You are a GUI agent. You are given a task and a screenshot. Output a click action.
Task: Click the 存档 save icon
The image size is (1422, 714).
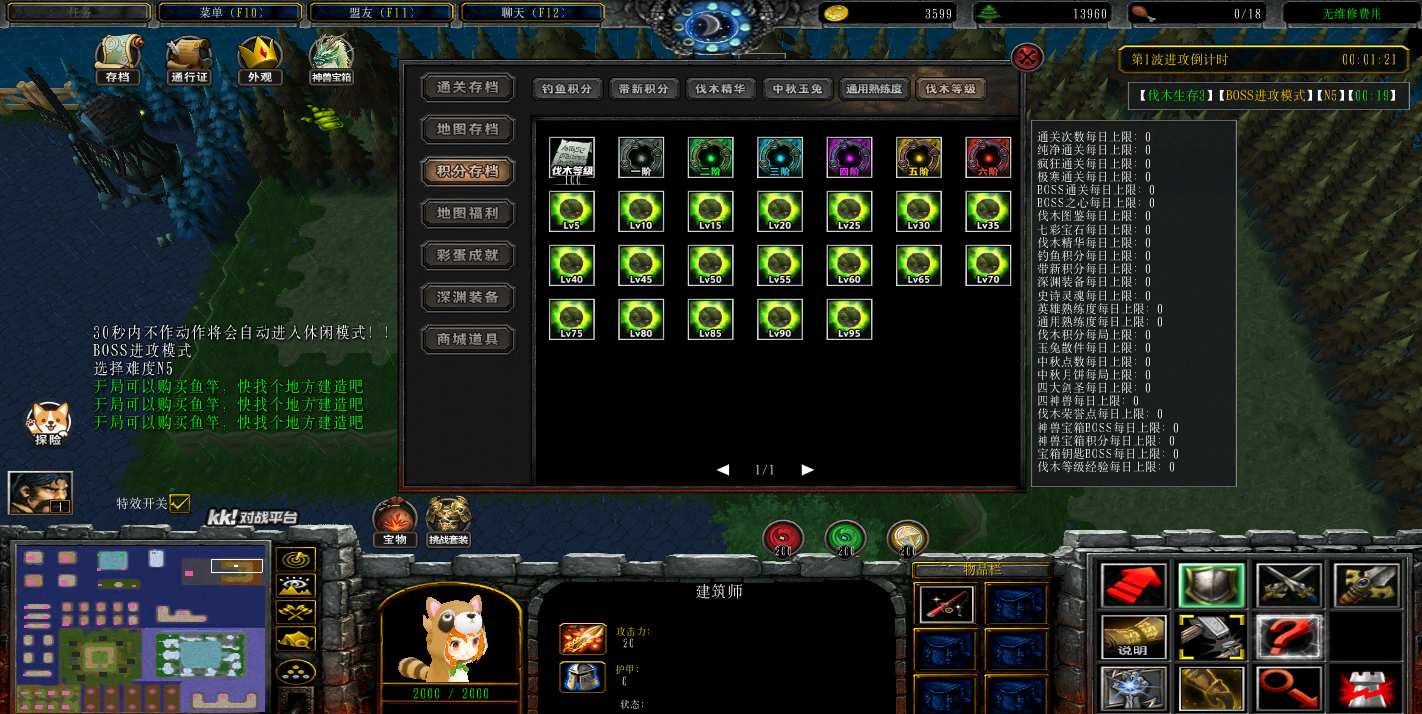point(117,58)
